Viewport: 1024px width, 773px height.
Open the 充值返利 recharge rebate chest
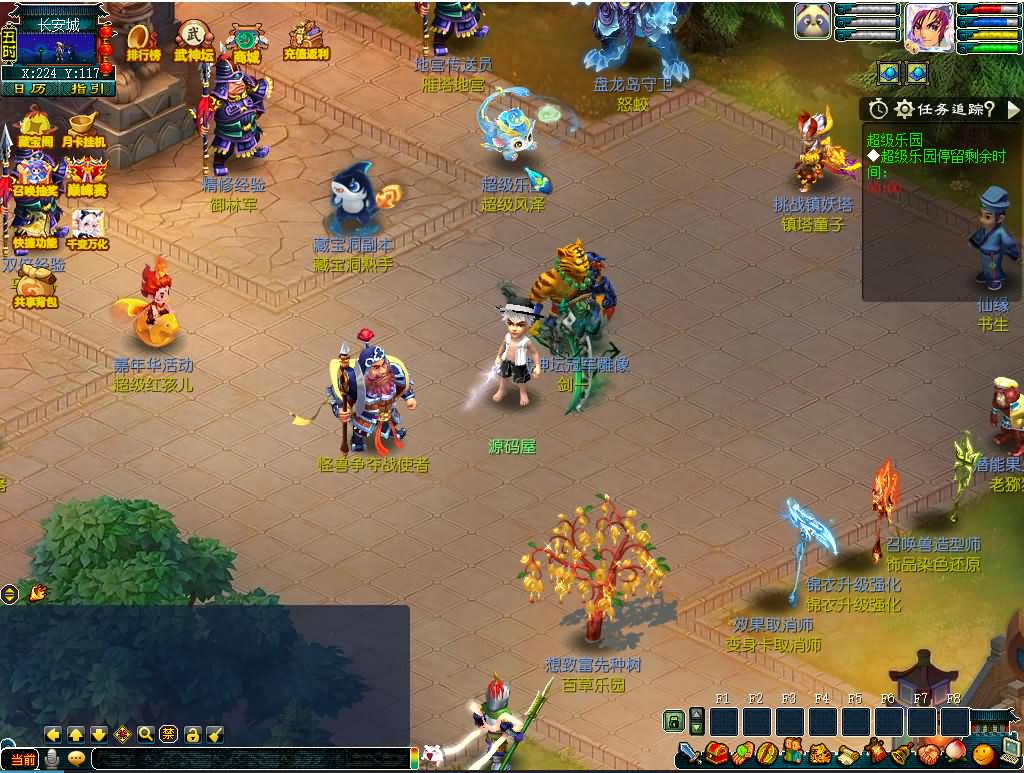pos(304,41)
